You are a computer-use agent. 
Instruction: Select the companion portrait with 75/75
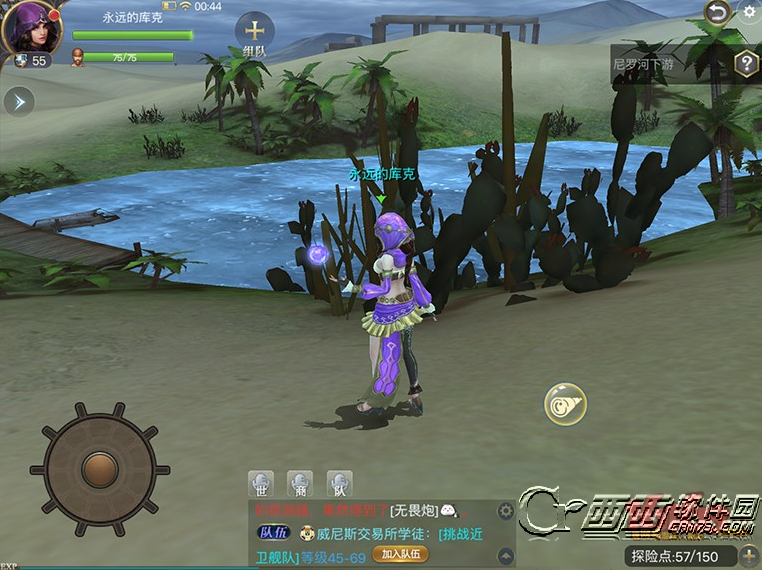tap(78, 57)
